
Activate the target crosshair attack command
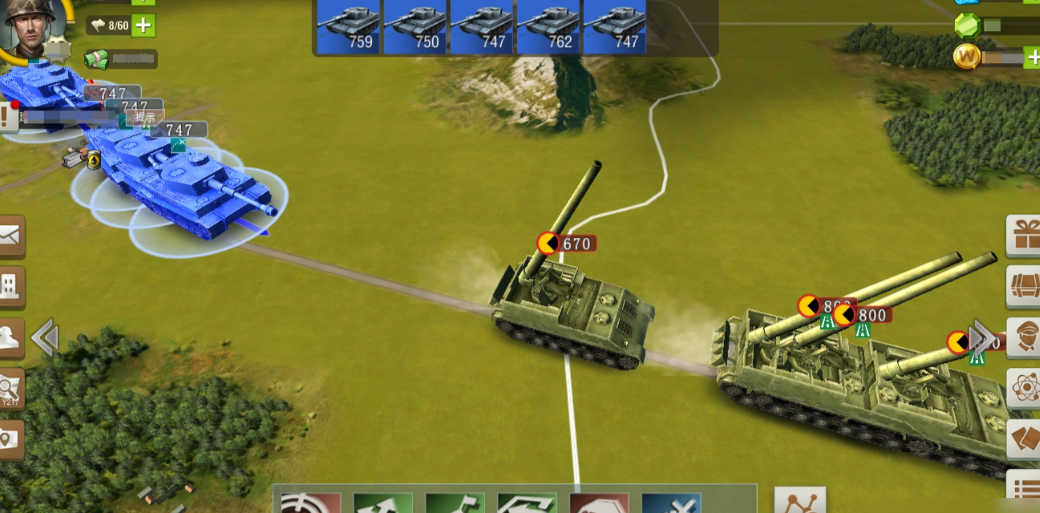pos(309,503)
